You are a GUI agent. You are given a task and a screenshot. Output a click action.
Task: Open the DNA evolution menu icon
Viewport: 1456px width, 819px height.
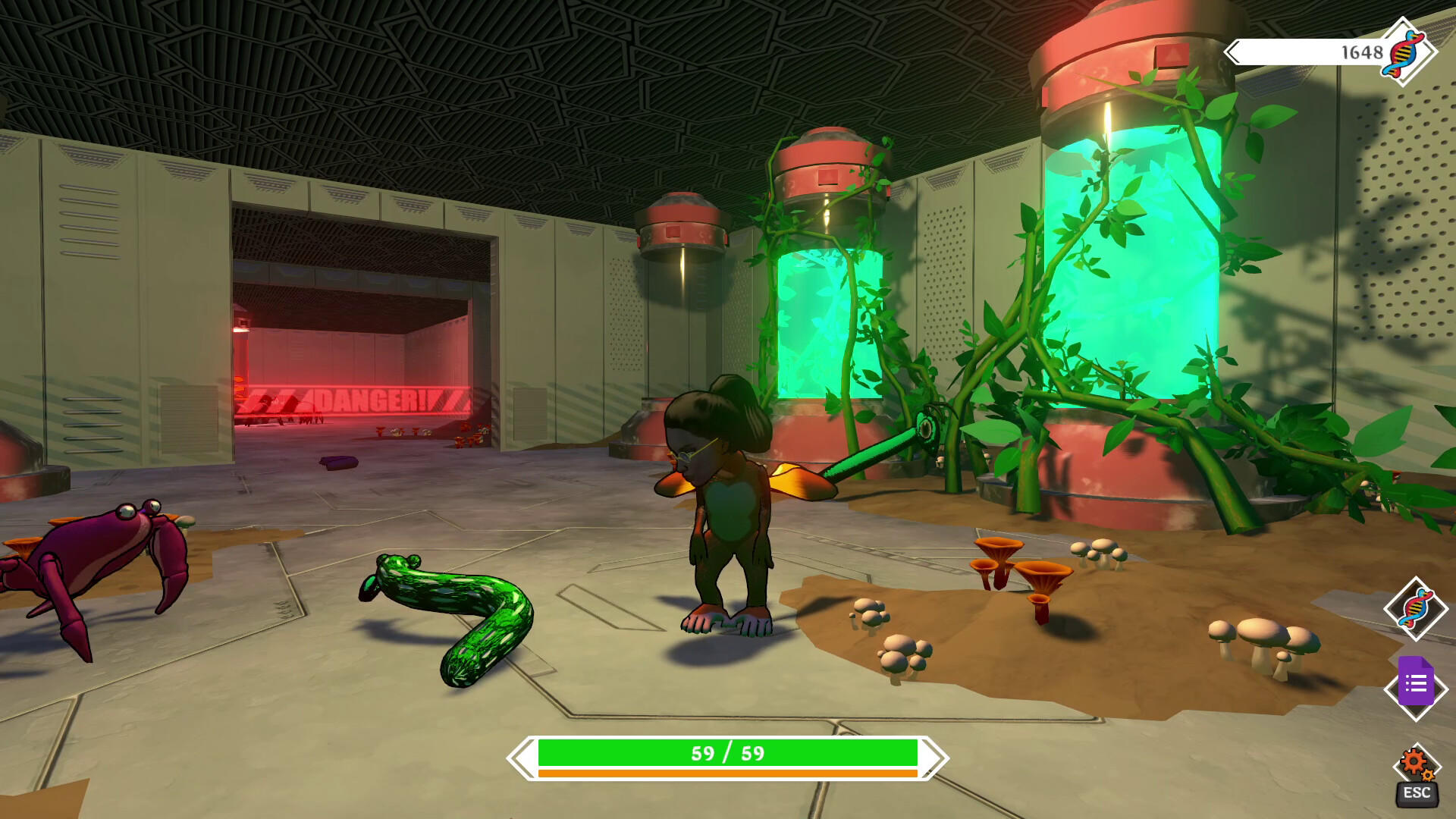click(x=1415, y=609)
